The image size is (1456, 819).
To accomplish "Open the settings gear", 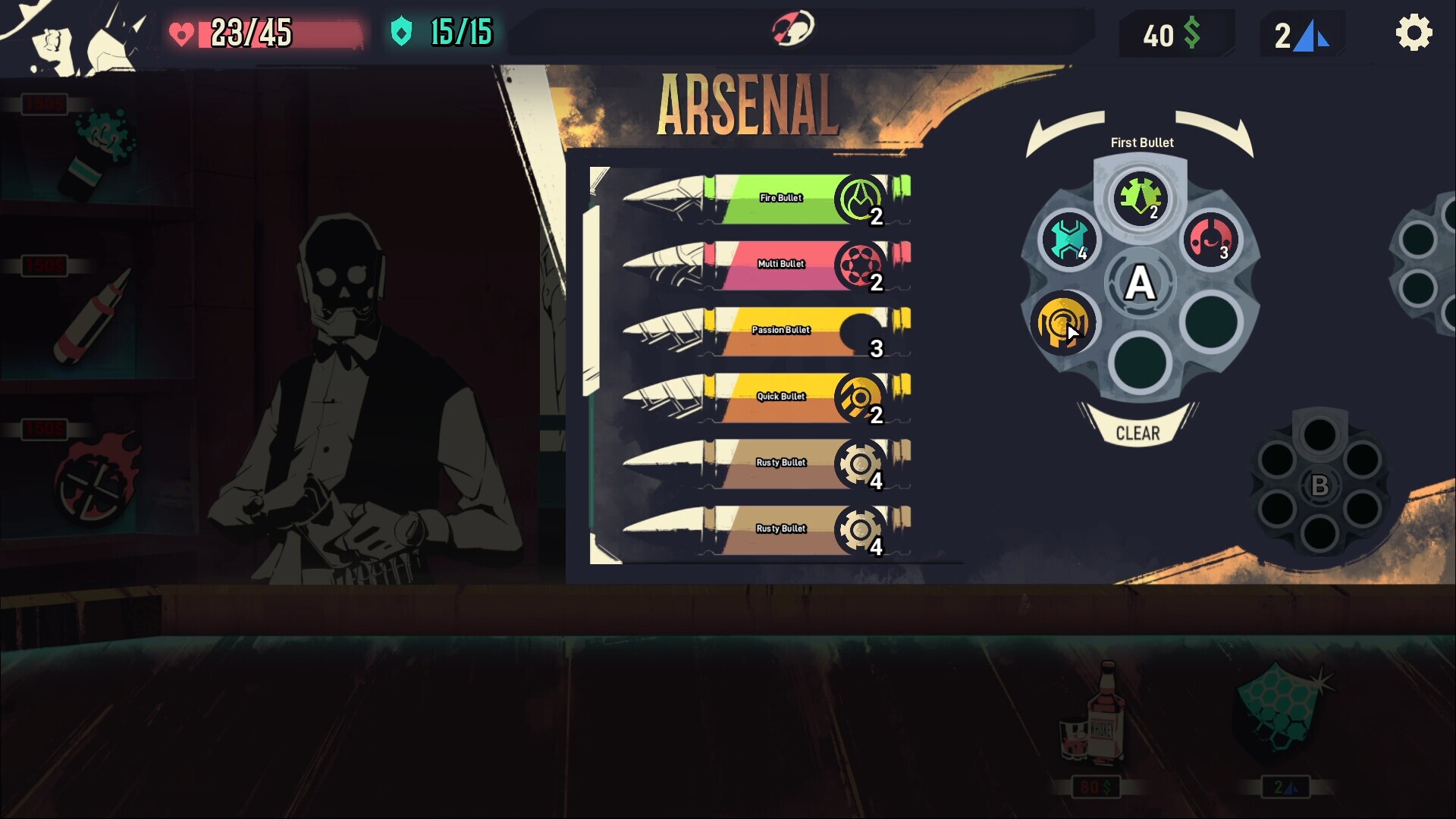I will point(1415,32).
